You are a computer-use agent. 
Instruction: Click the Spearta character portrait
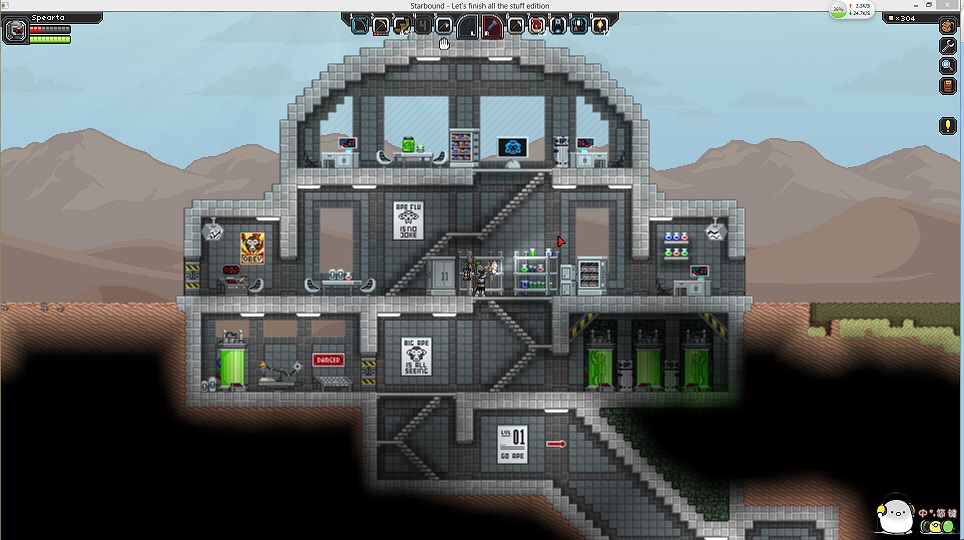click(15, 31)
